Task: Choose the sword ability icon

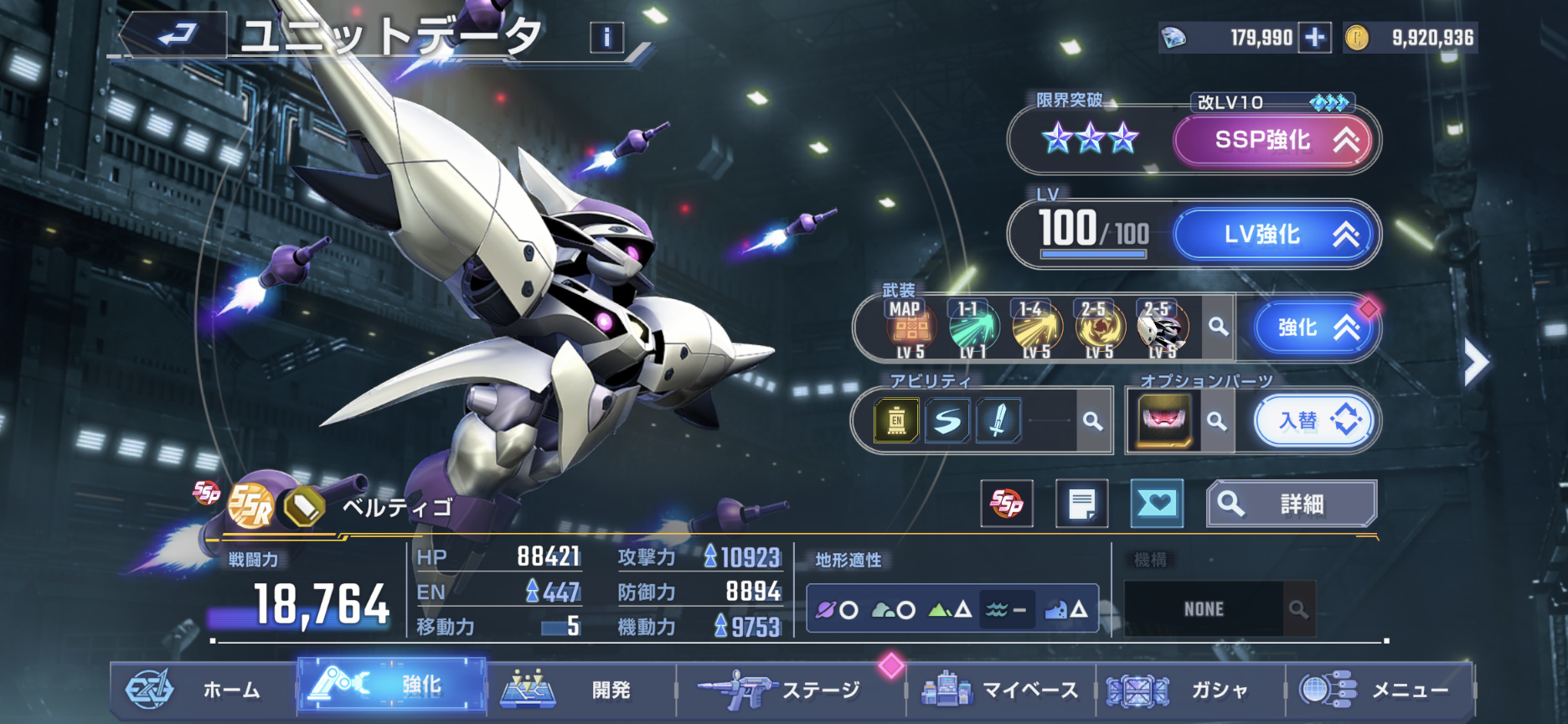Action: [x=998, y=421]
